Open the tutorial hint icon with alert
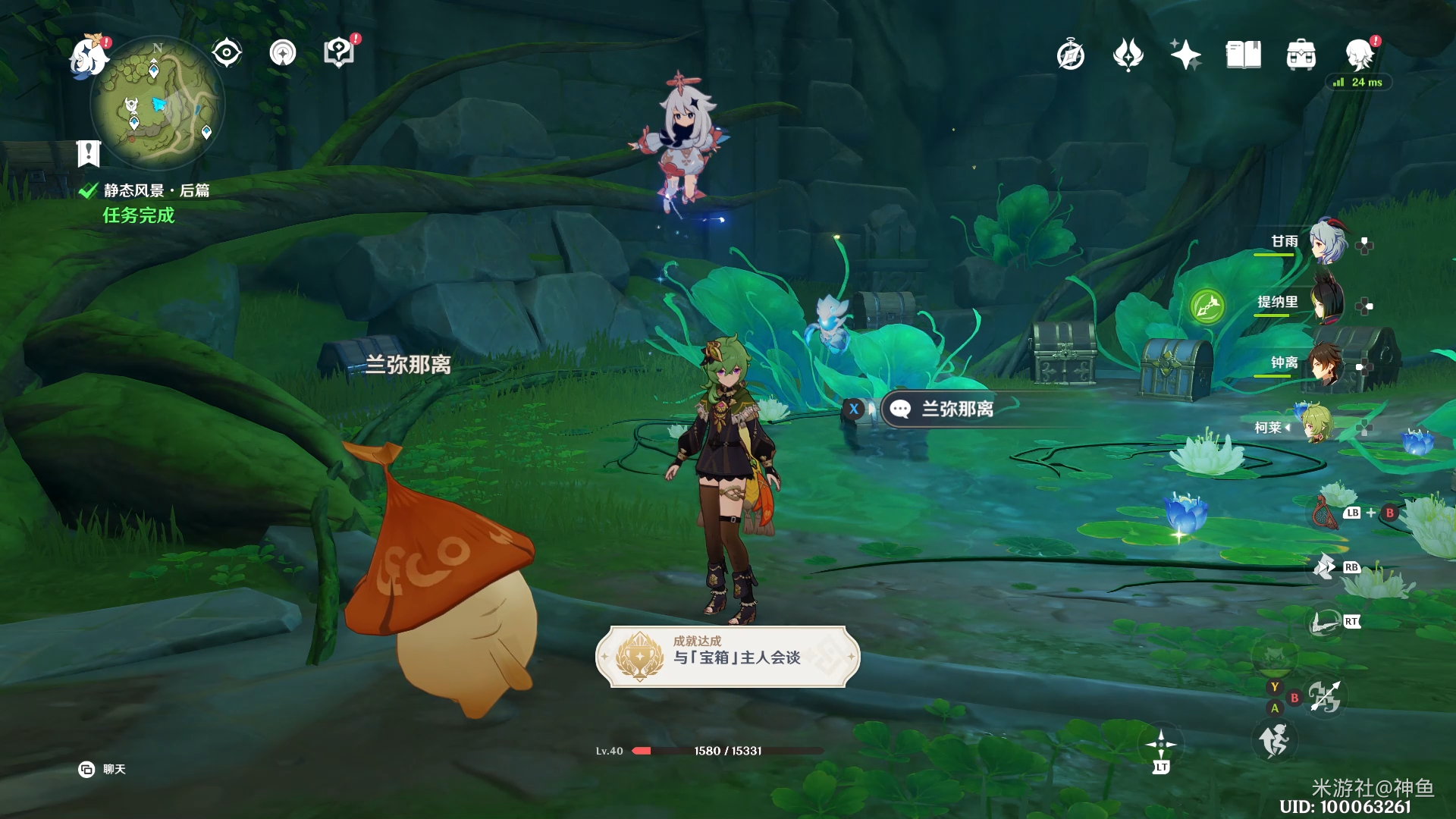1456x819 pixels. click(x=339, y=52)
